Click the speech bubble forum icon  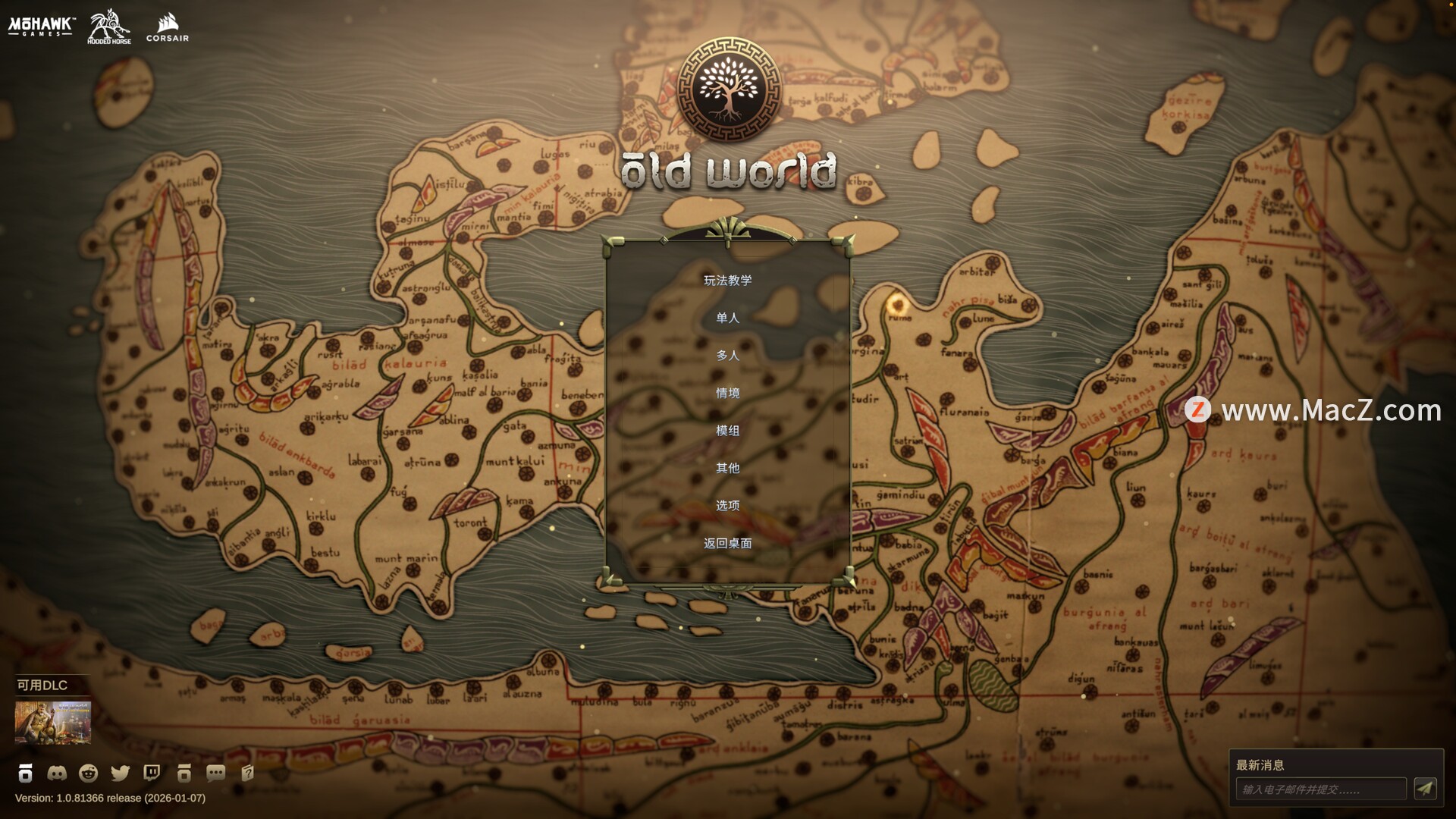(215, 773)
